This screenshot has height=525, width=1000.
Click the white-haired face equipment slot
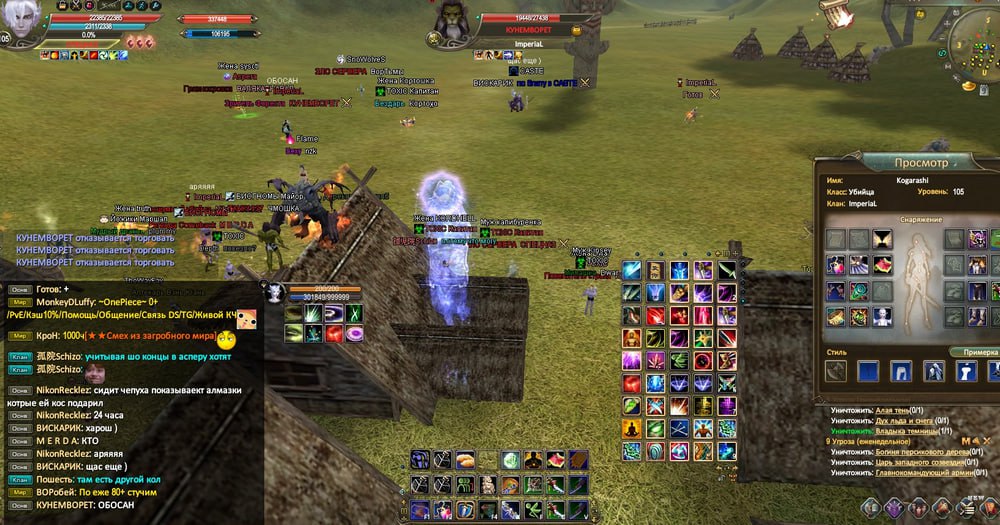click(x=882, y=316)
